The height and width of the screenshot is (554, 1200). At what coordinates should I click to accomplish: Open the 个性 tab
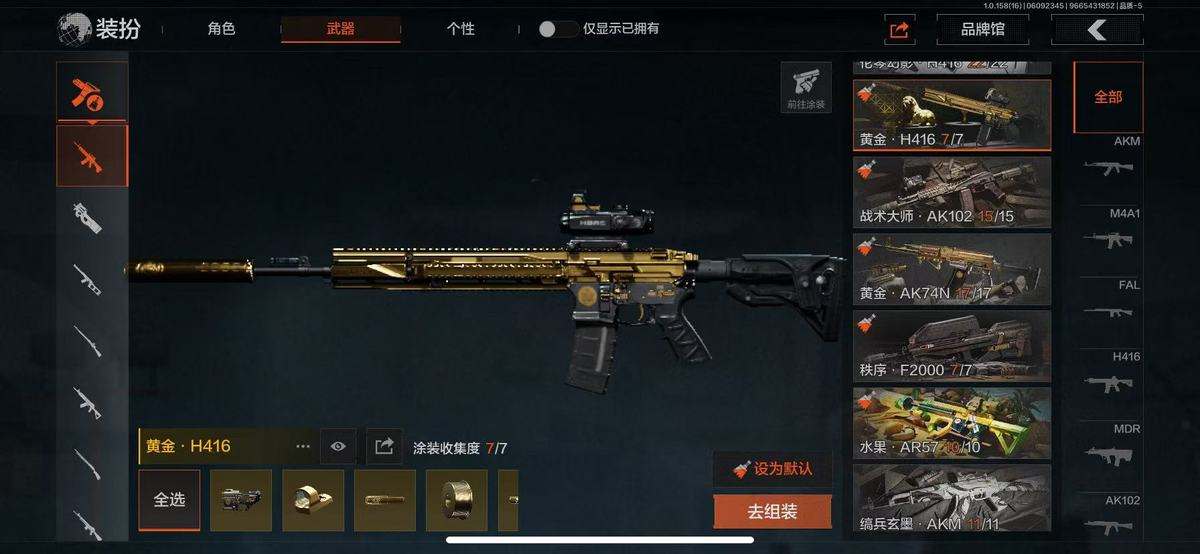[460, 29]
